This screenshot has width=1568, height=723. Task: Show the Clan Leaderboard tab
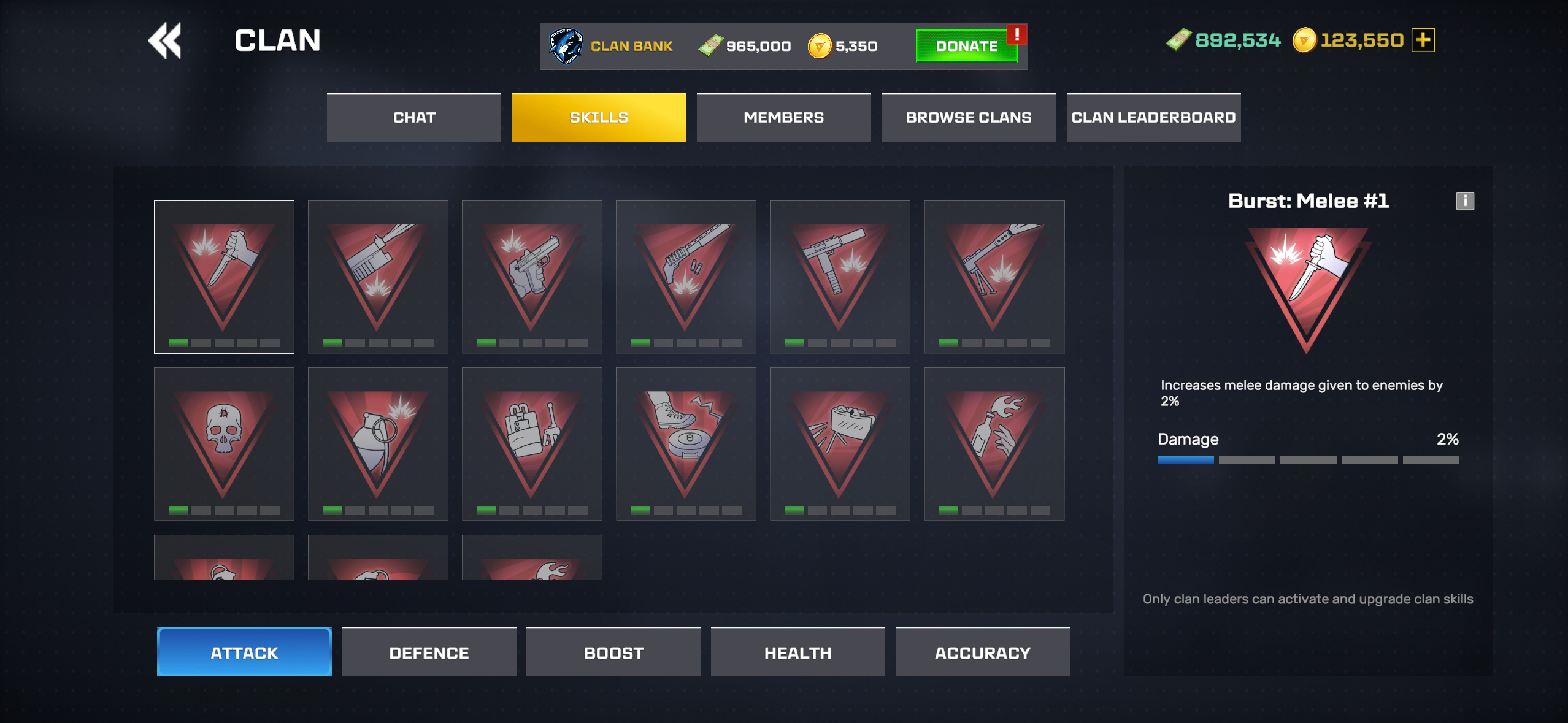(1153, 118)
